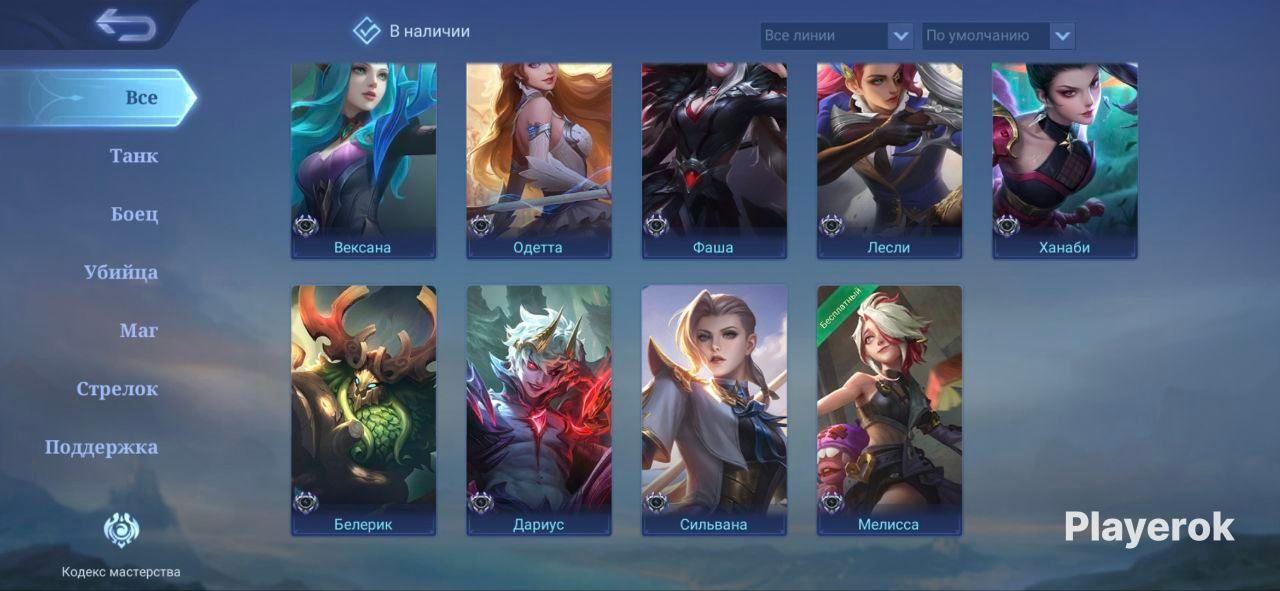Show the Боец hero category
Image resolution: width=1280 pixels, height=591 pixels.
tap(134, 214)
